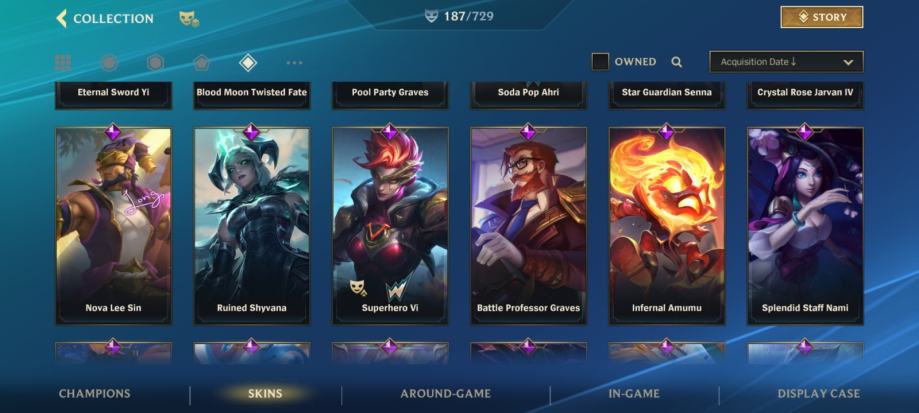Open the Battle Professor Graves skin card

click(x=528, y=225)
